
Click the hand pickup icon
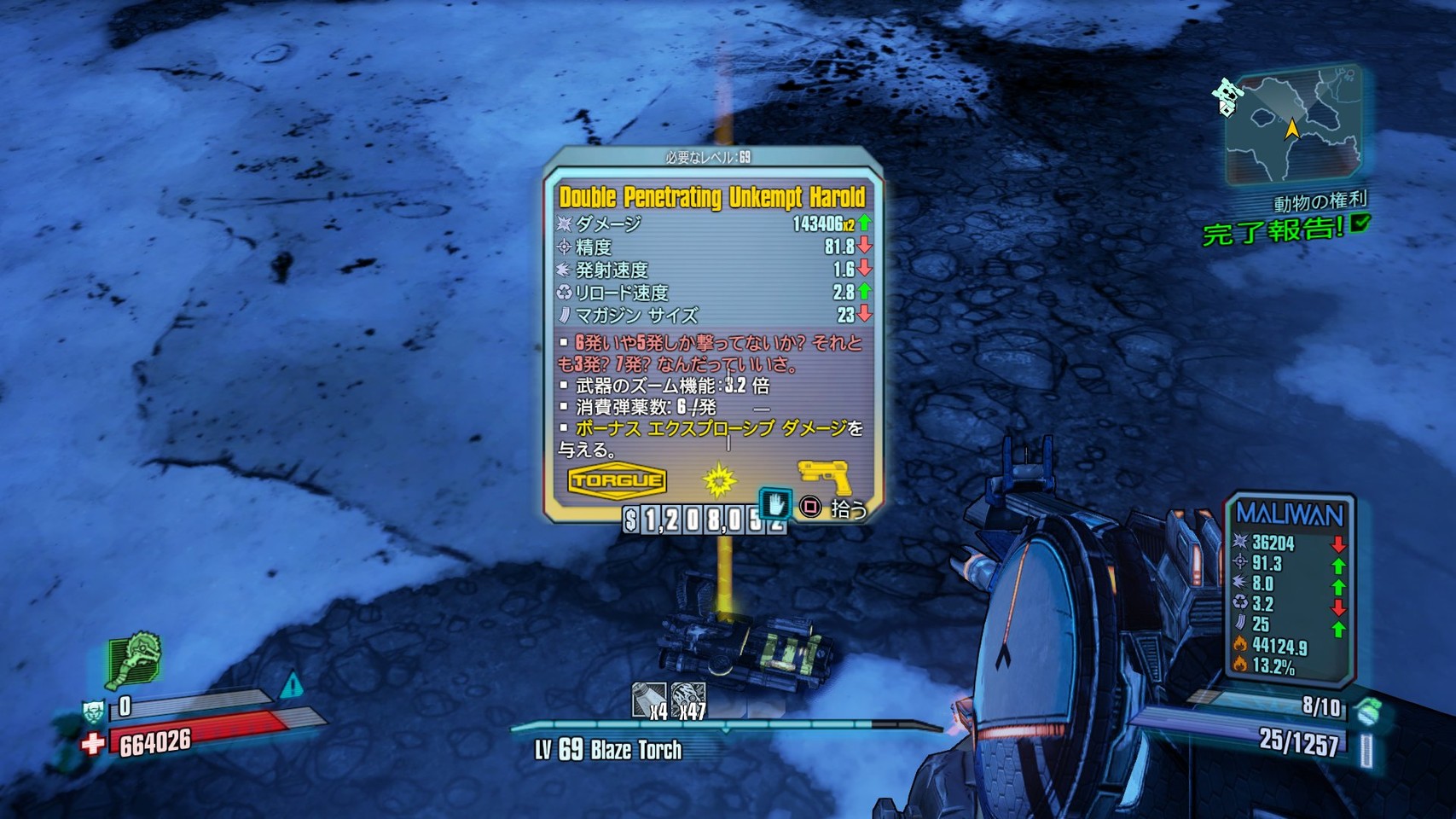tap(775, 504)
